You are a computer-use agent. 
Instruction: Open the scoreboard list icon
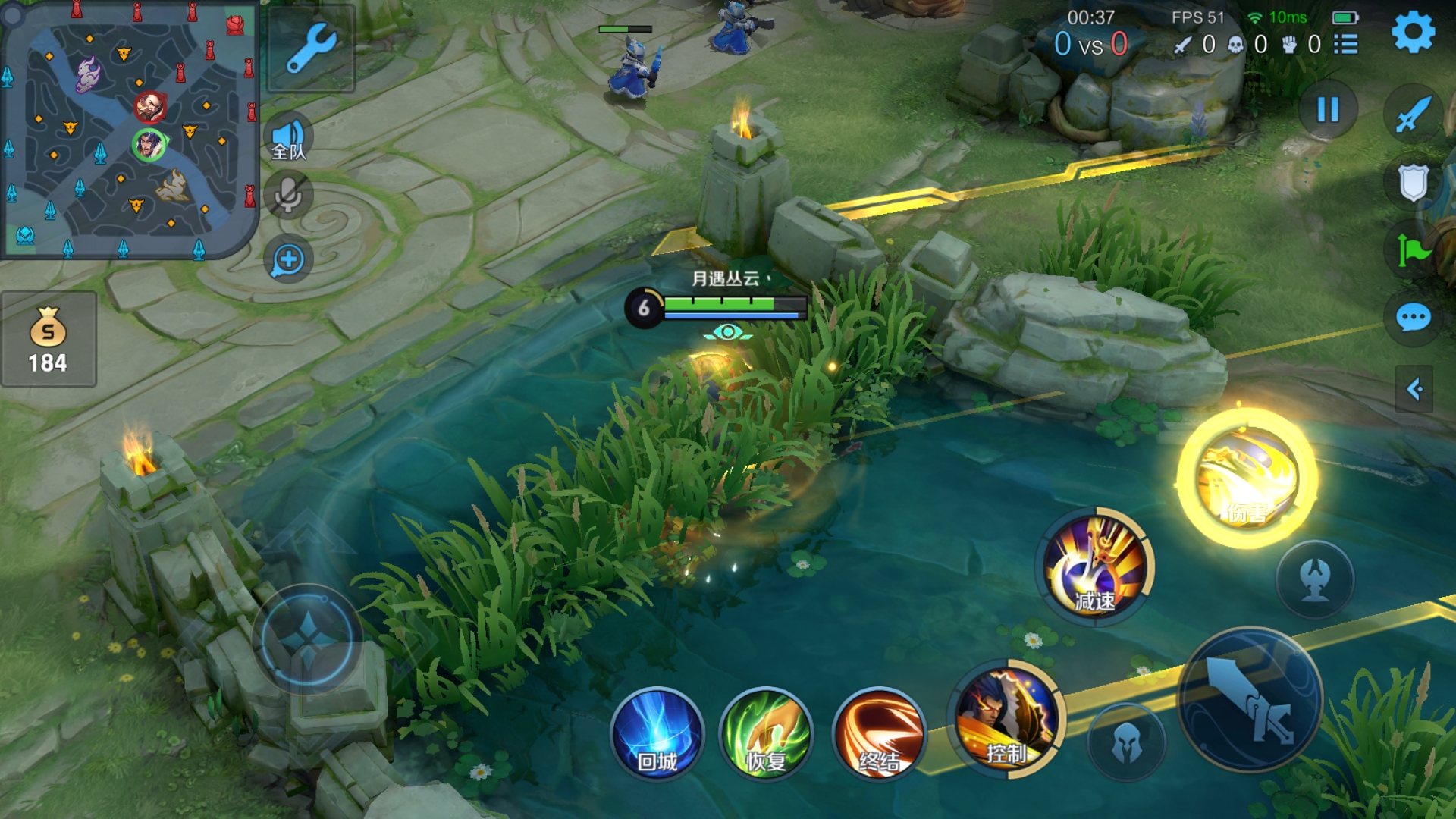tap(1346, 45)
